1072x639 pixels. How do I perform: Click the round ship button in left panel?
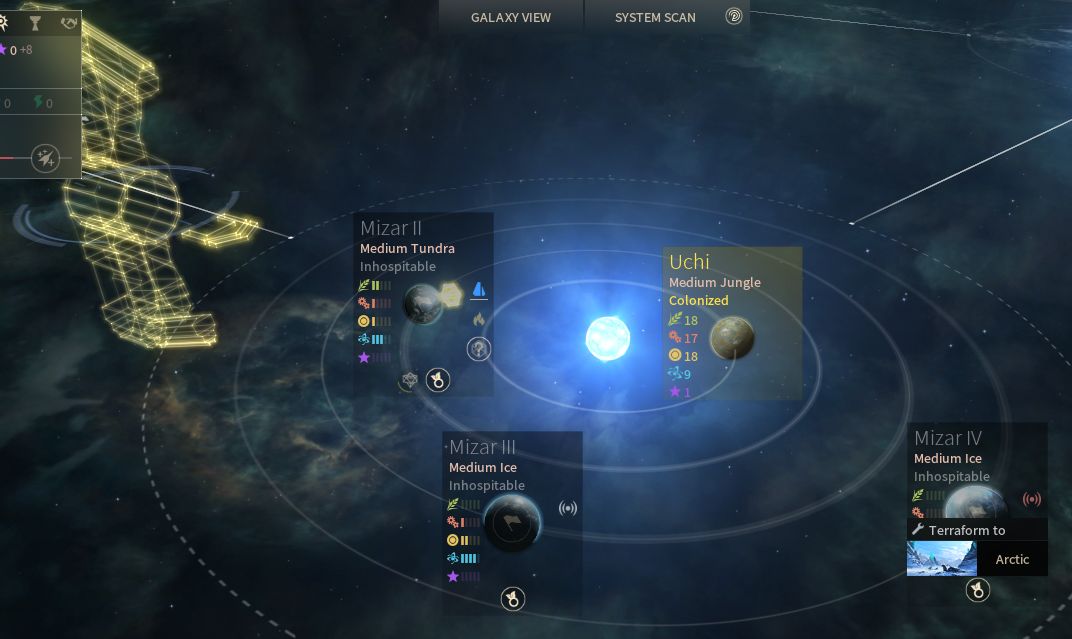coord(45,158)
